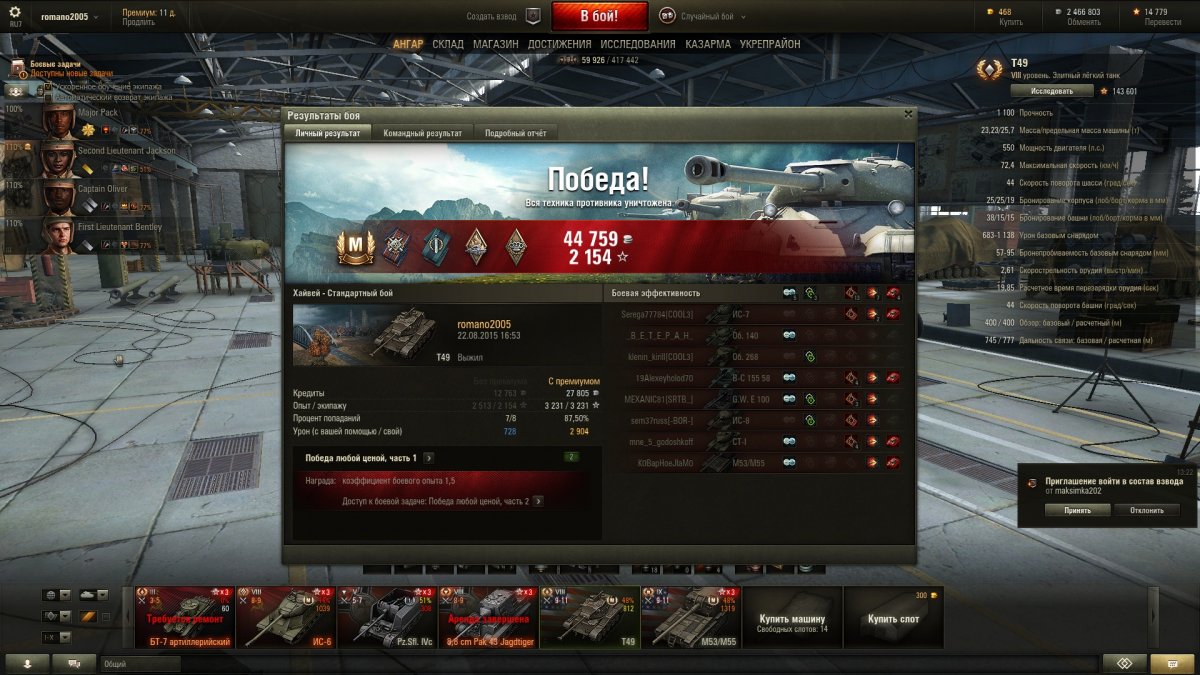The height and width of the screenshot is (675, 1200).
Task: Close the battle results window
Action: coord(908,114)
